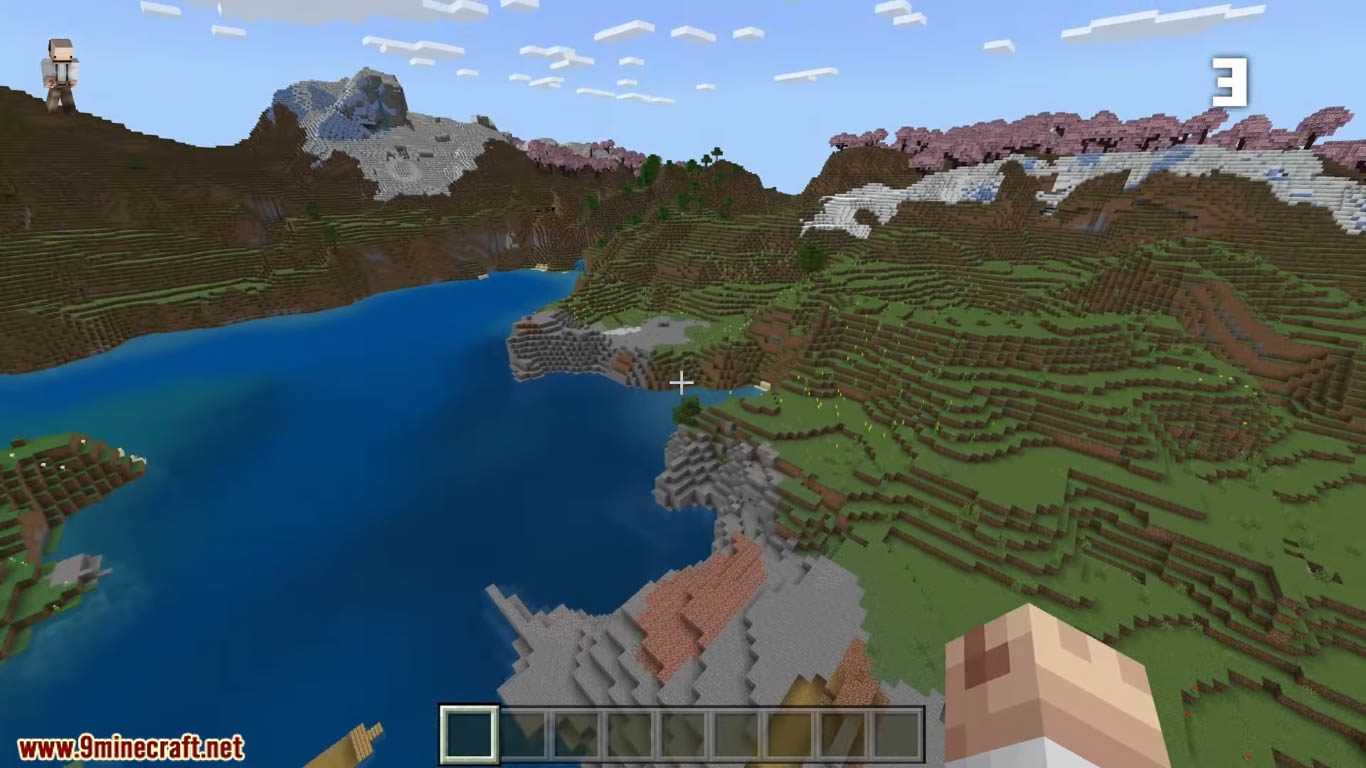Select the eighth hotbar slot
Viewport: 1366px width, 768px height.
(845, 733)
